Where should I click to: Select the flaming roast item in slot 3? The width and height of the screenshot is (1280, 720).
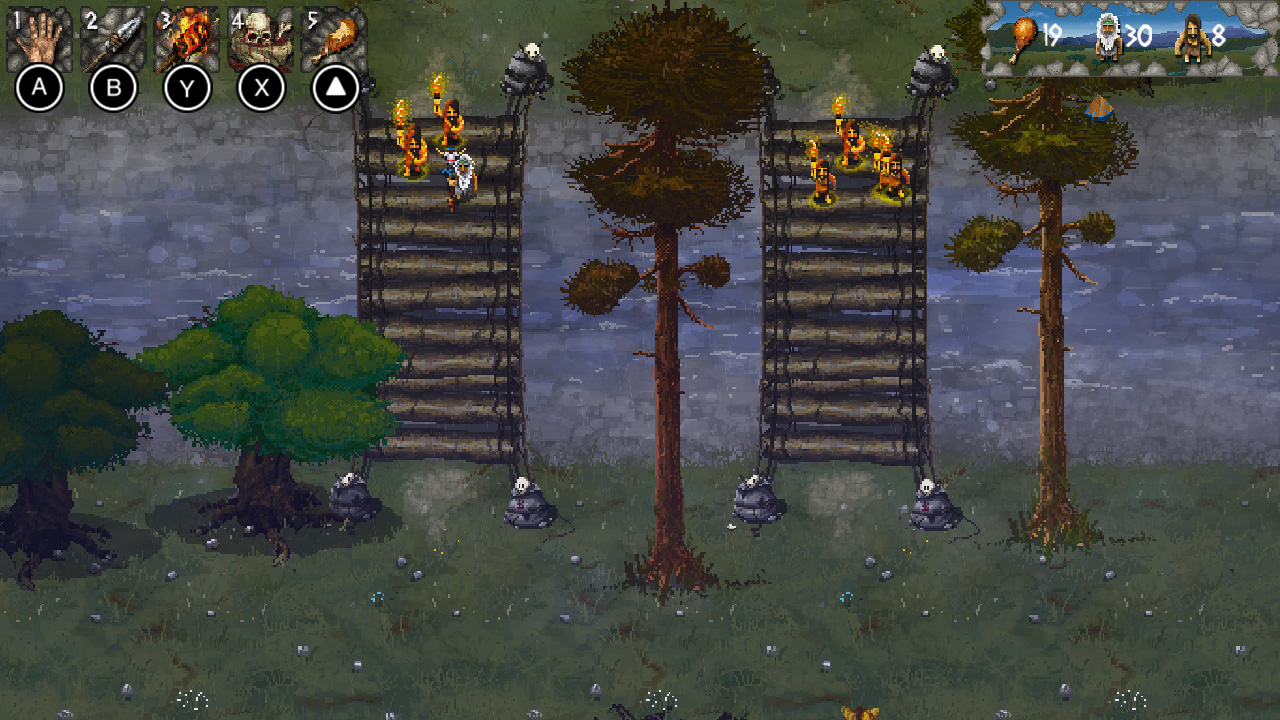pyautogui.click(x=186, y=32)
